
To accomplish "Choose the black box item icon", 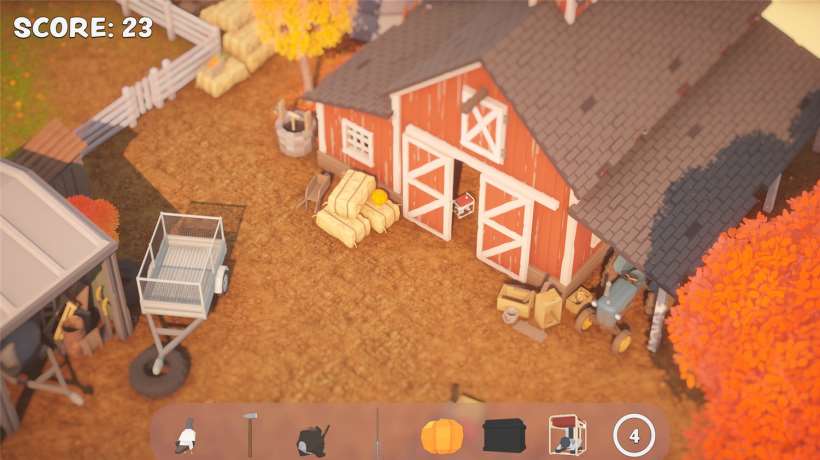I will [x=505, y=435].
